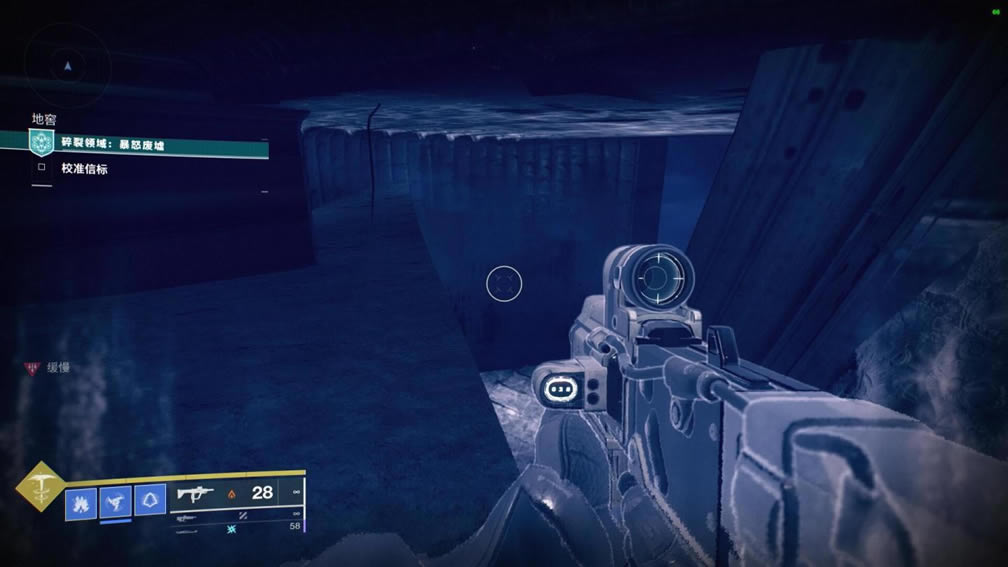Click the circular radar in the corner
Image resolution: width=1008 pixels, height=567 pixels.
pos(67,65)
